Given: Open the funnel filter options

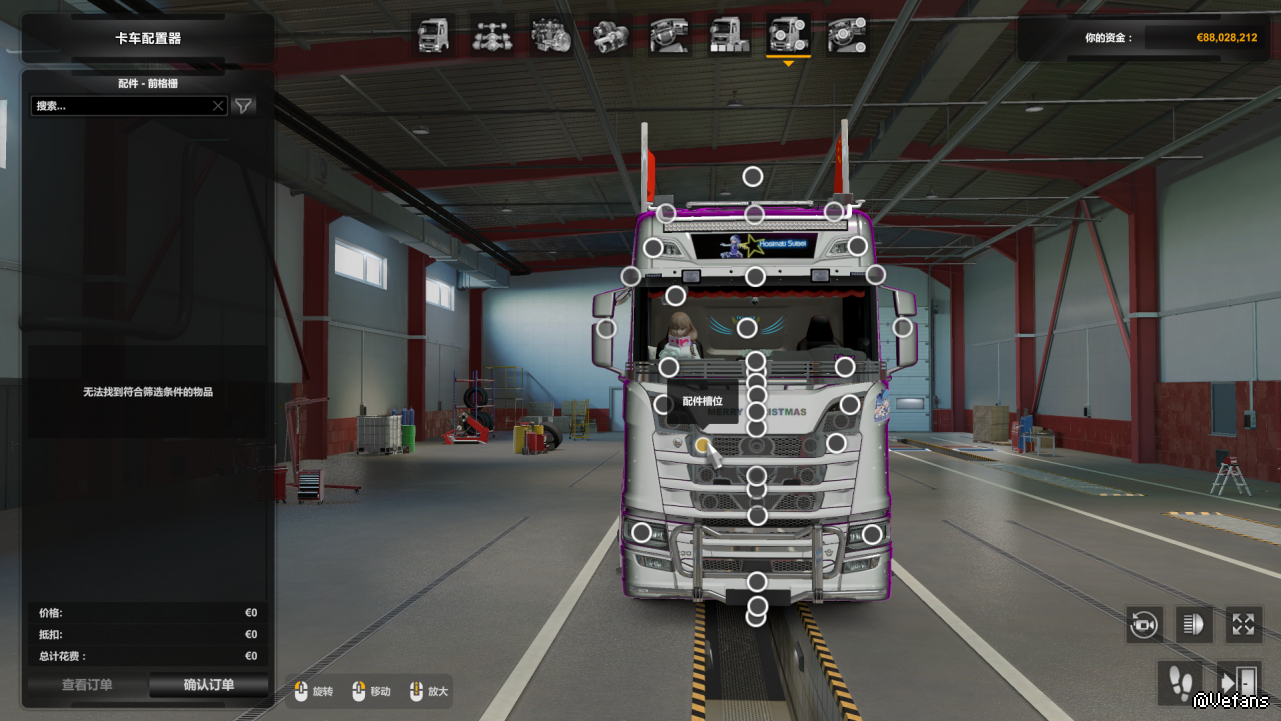Looking at the screenshot, I should [x=243, y=105].
